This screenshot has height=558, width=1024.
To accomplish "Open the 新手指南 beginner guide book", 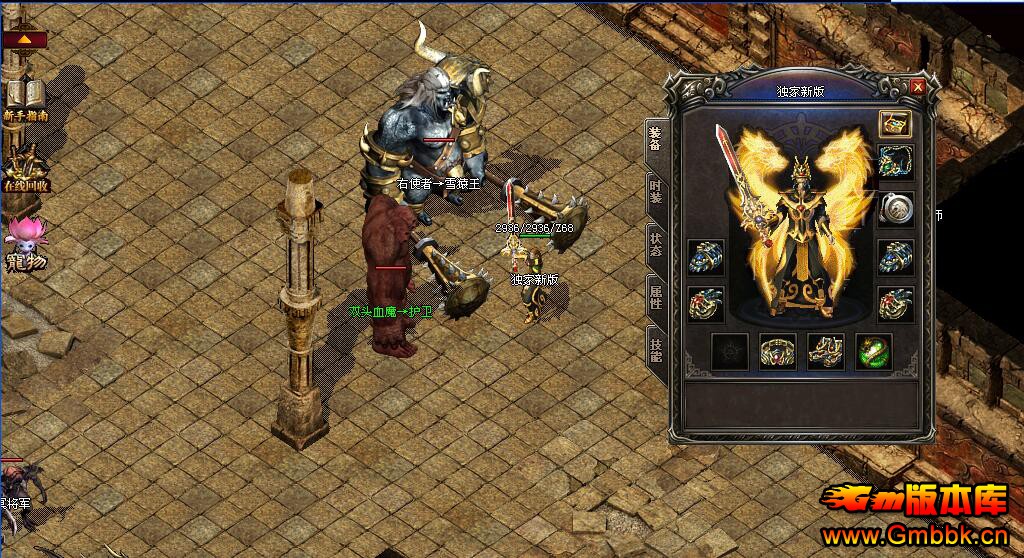I will [26, 99].
